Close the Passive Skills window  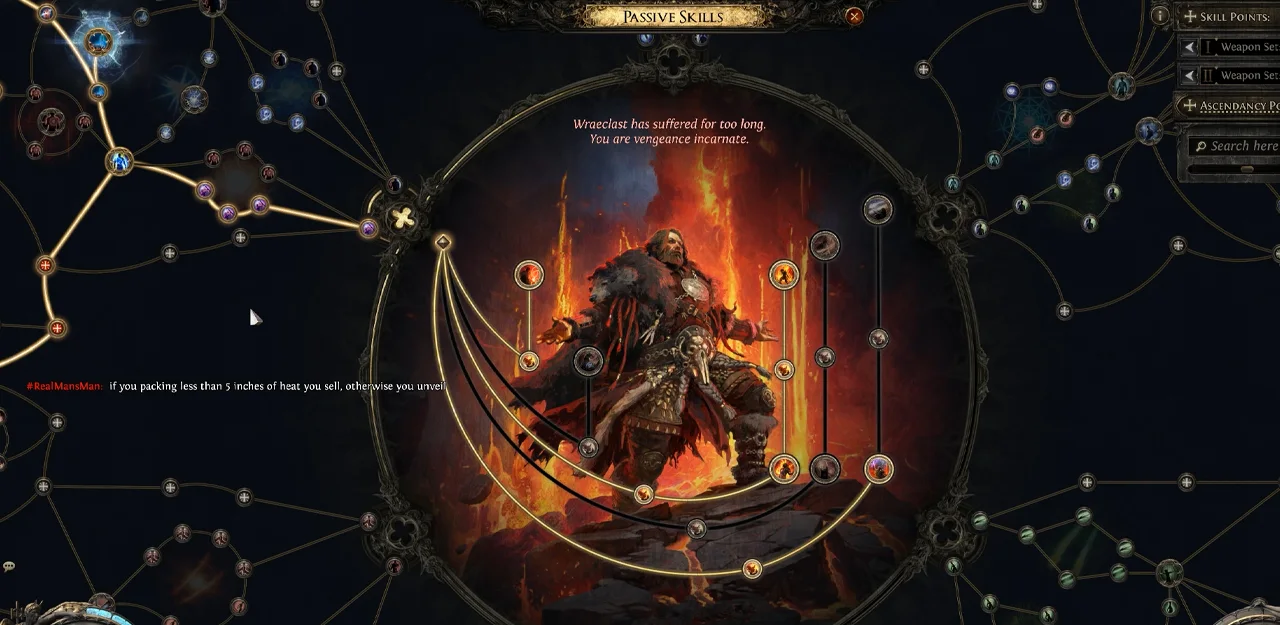coord(854,16)
